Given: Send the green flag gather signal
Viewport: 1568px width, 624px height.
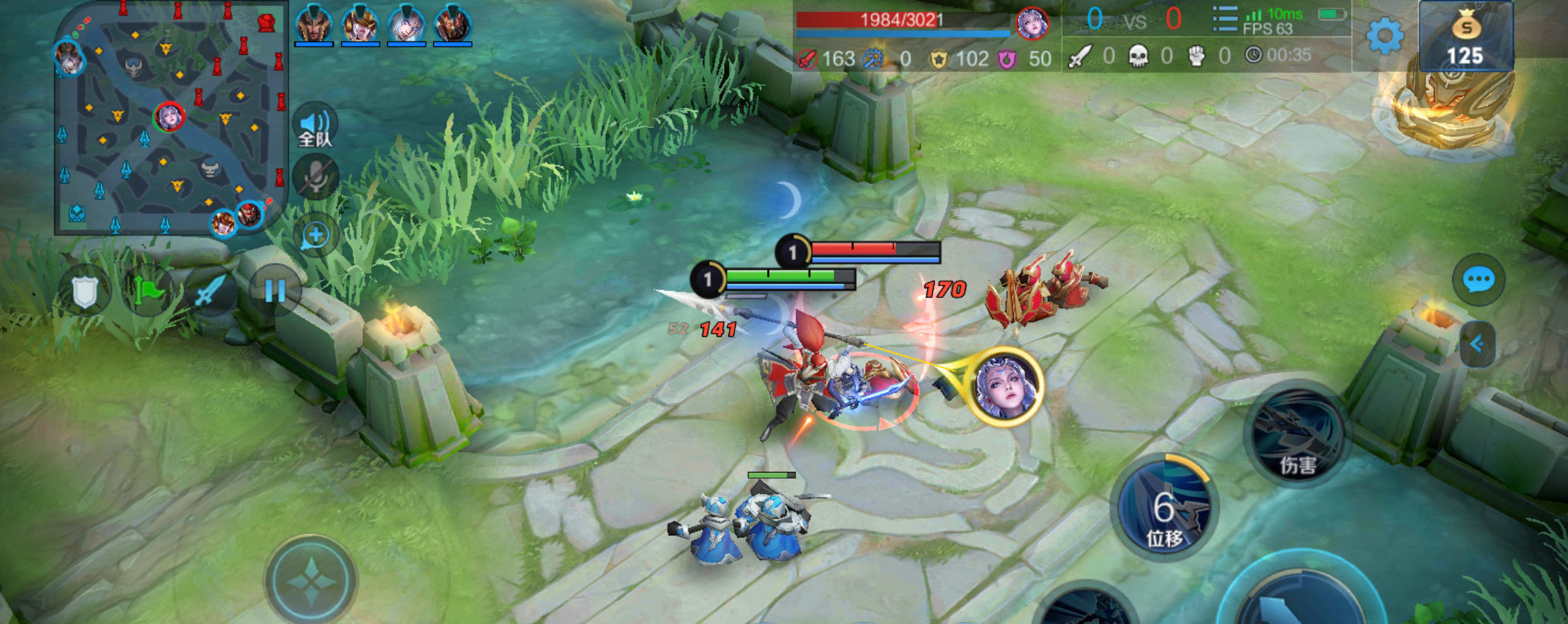Looking at the screenshot, I should coord(147,291).
